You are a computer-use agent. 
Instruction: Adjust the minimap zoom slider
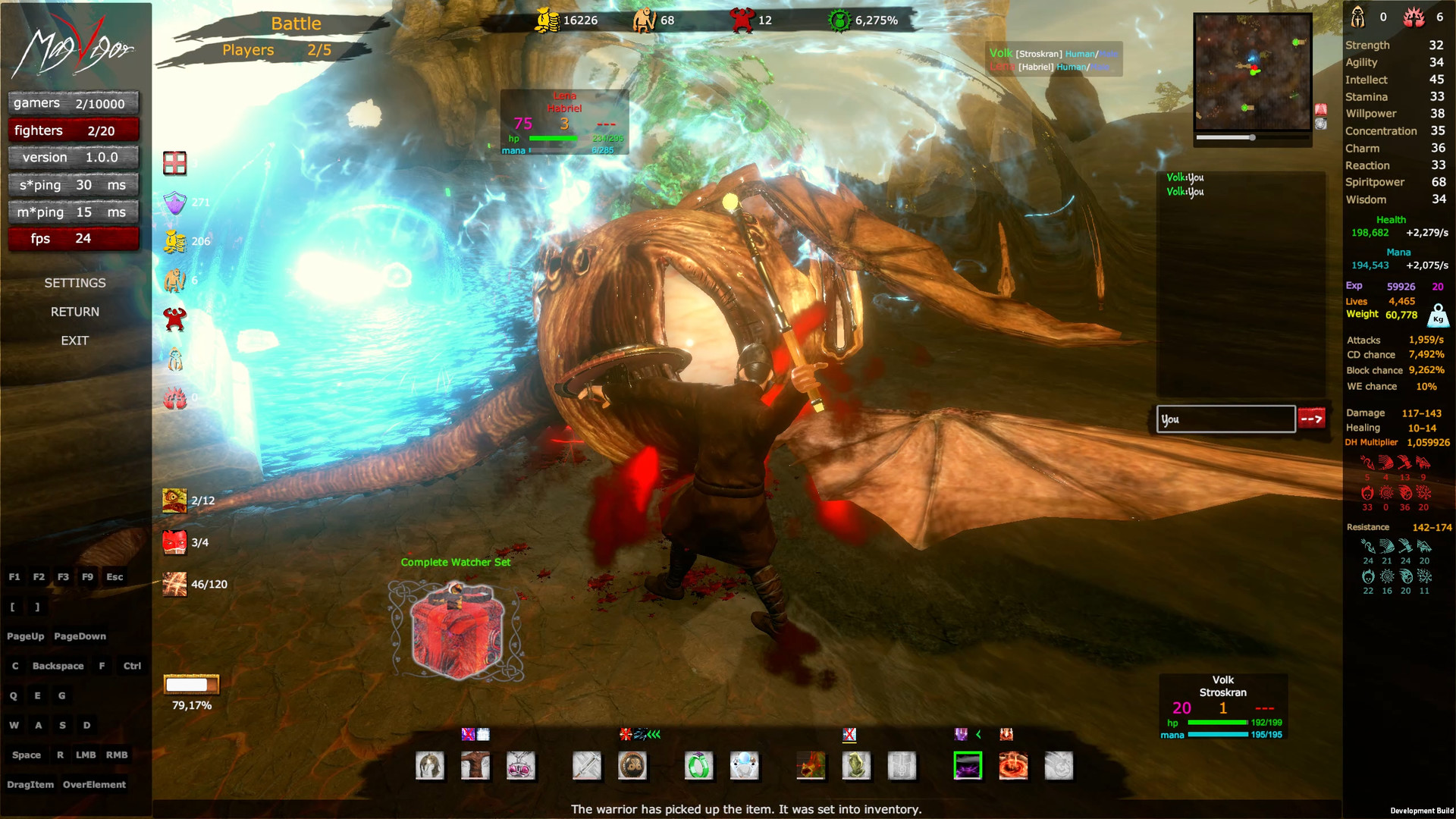pyautogui.click(x=1253, y=137)
